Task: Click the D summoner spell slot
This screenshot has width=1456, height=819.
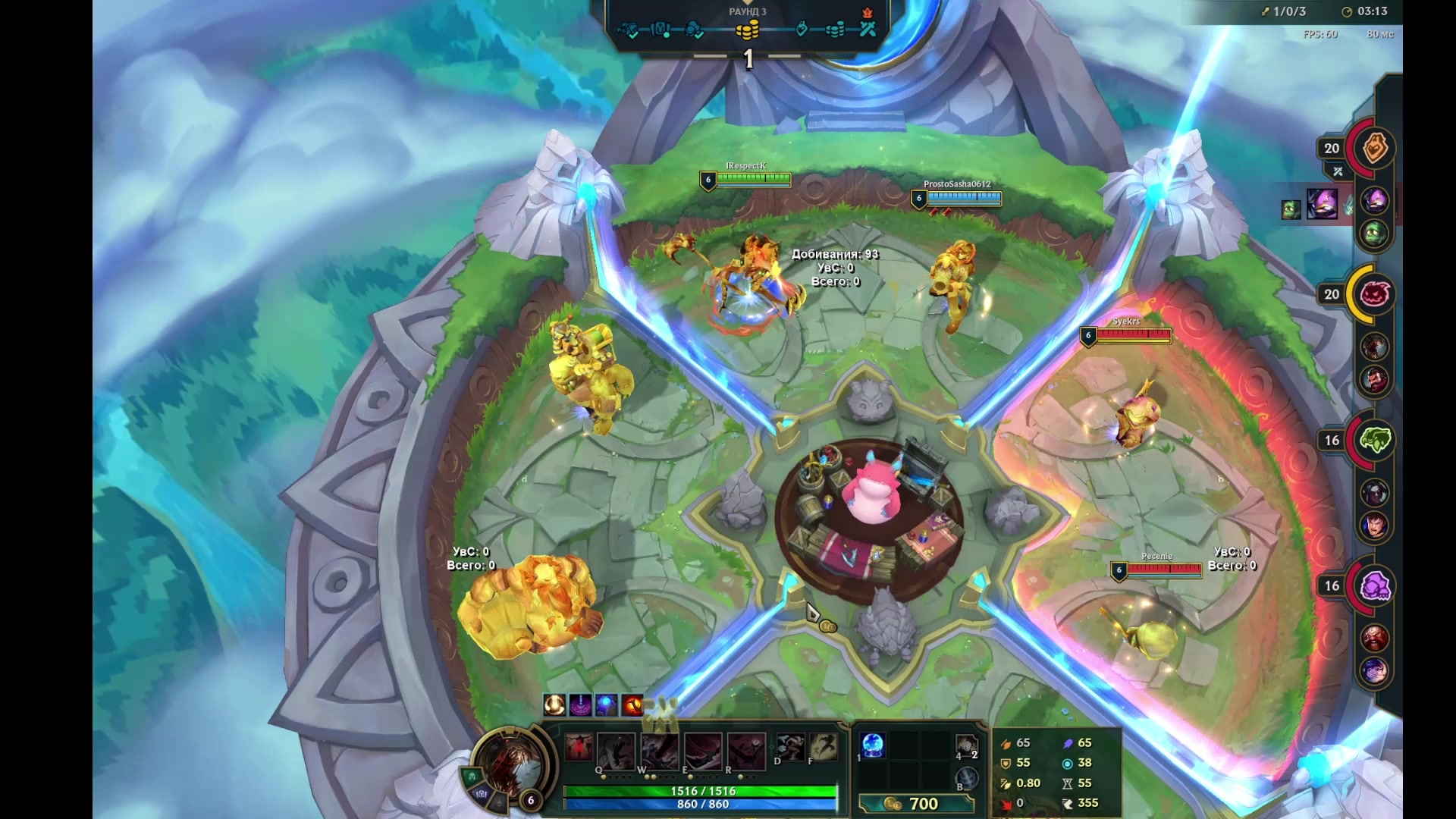Action: click(791, 746)
